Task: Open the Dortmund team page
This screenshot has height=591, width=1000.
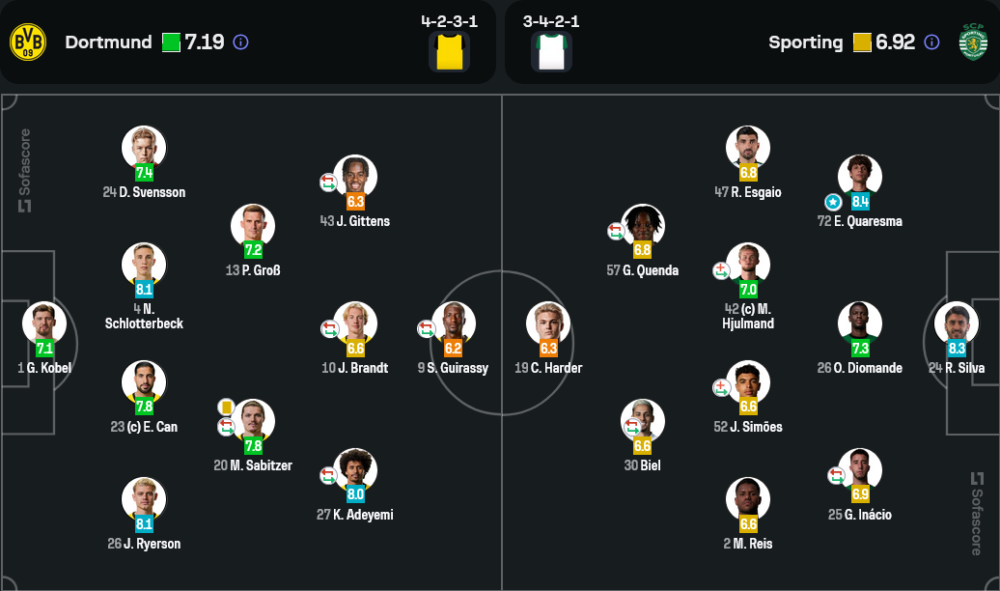Action: tap(108, 42)
